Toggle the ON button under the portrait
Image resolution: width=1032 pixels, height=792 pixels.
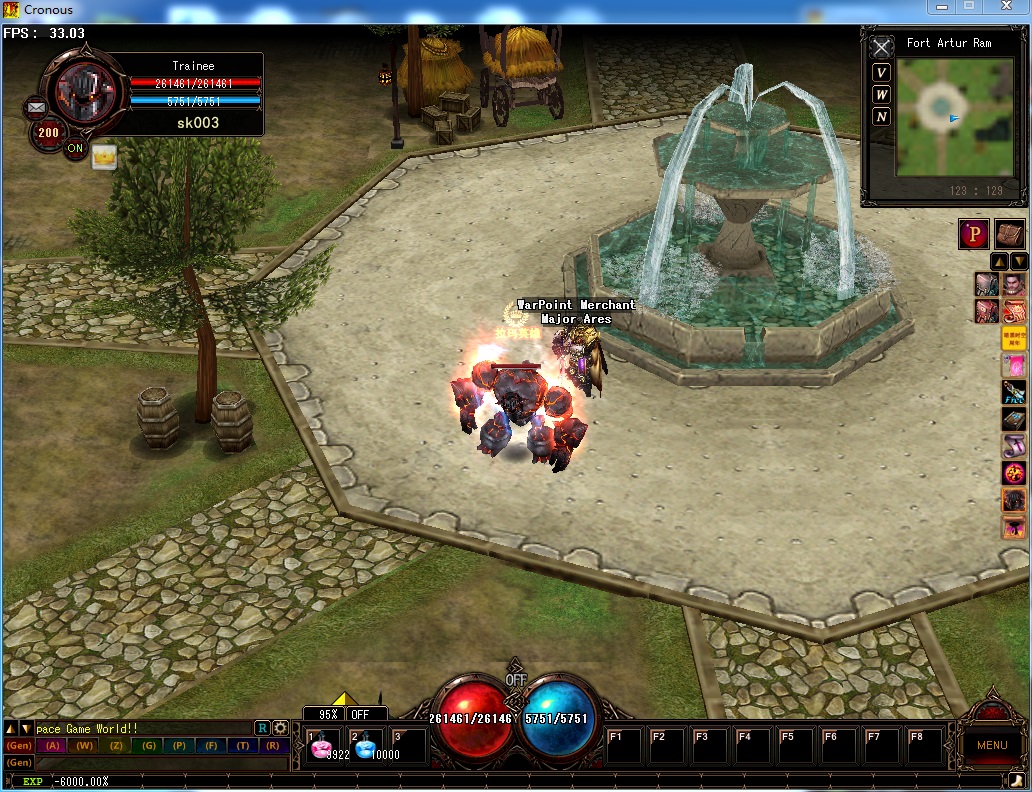75,149
